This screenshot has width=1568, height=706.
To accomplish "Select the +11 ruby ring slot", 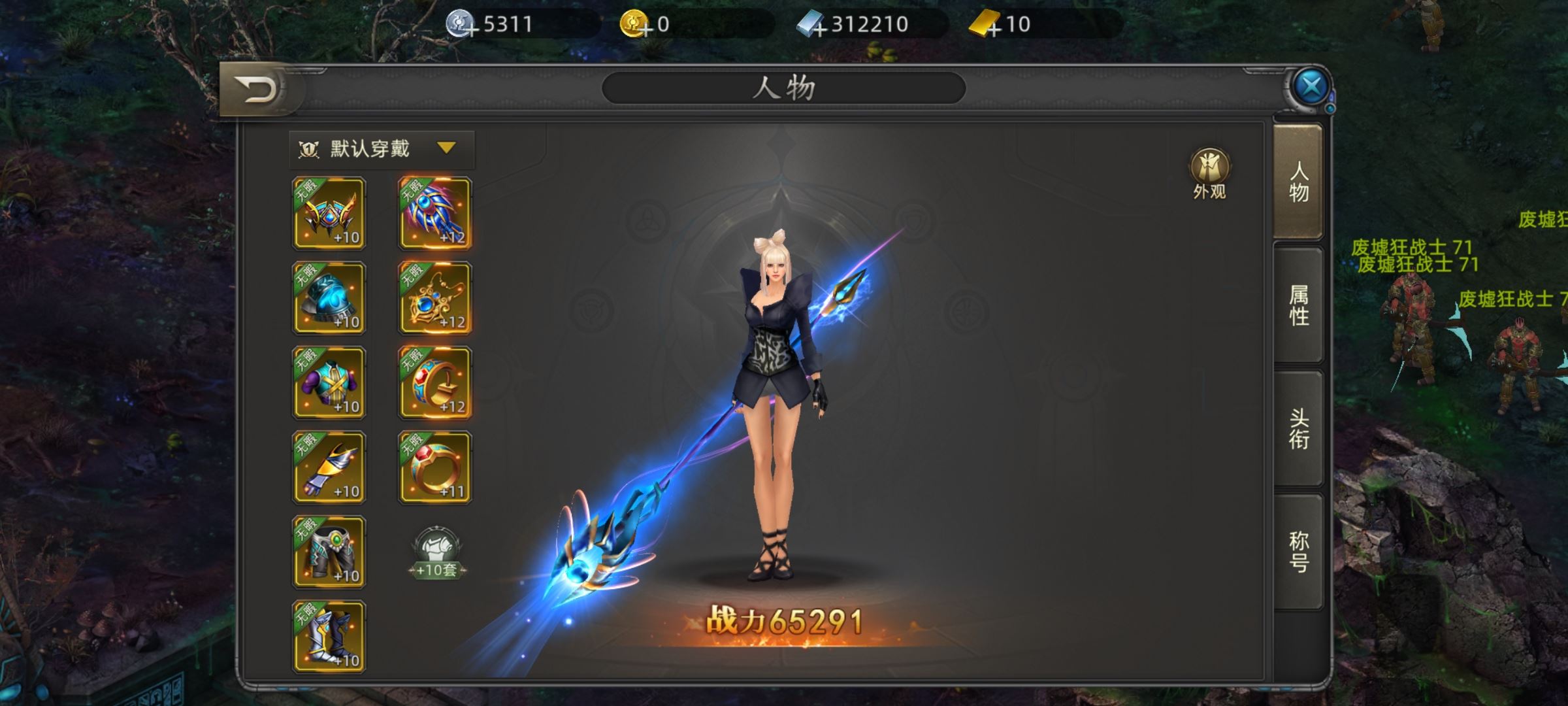I will pyautogui.click(x=434, y=467).
